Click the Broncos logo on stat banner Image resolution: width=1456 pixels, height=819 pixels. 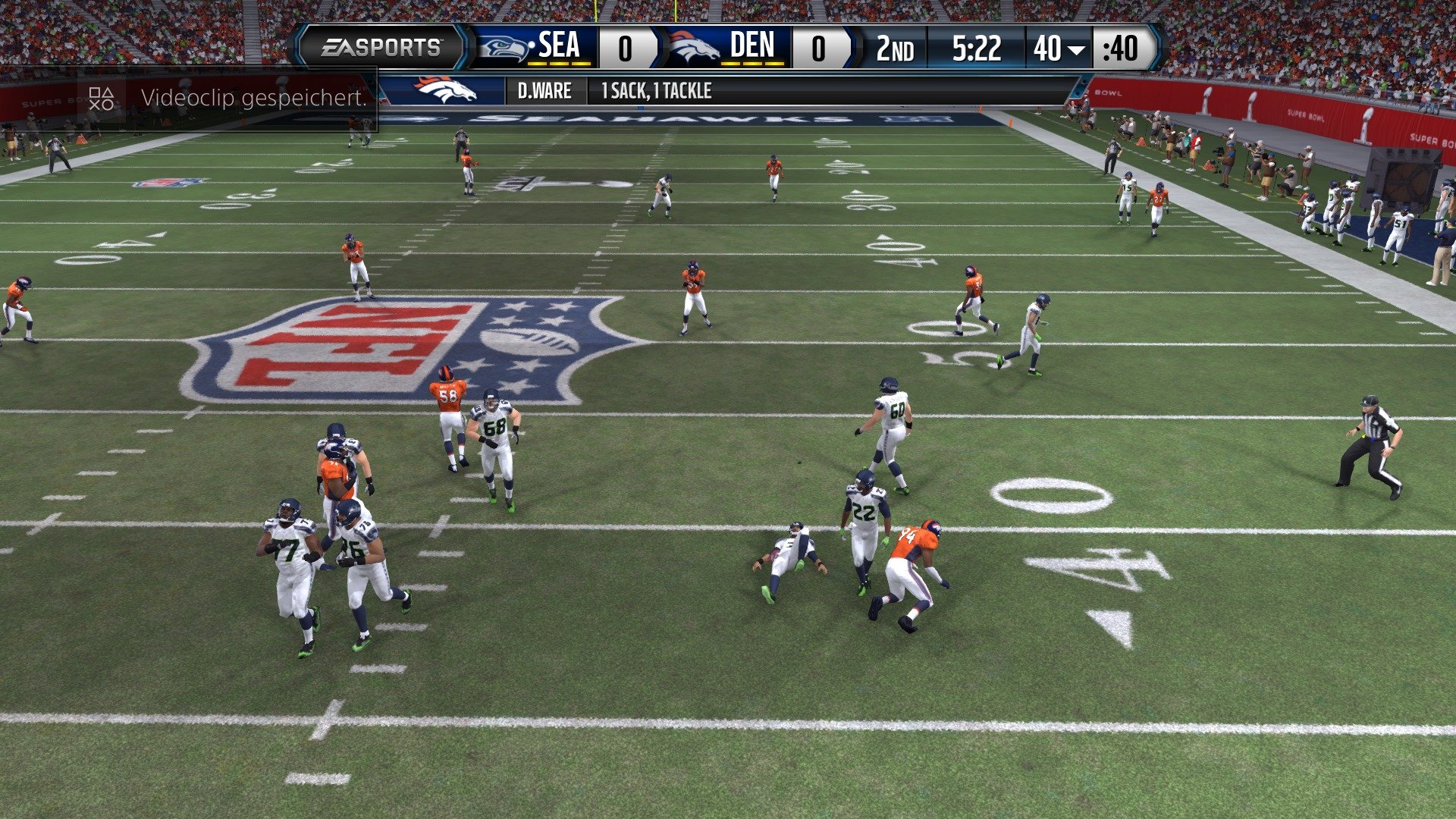(444, 91)
